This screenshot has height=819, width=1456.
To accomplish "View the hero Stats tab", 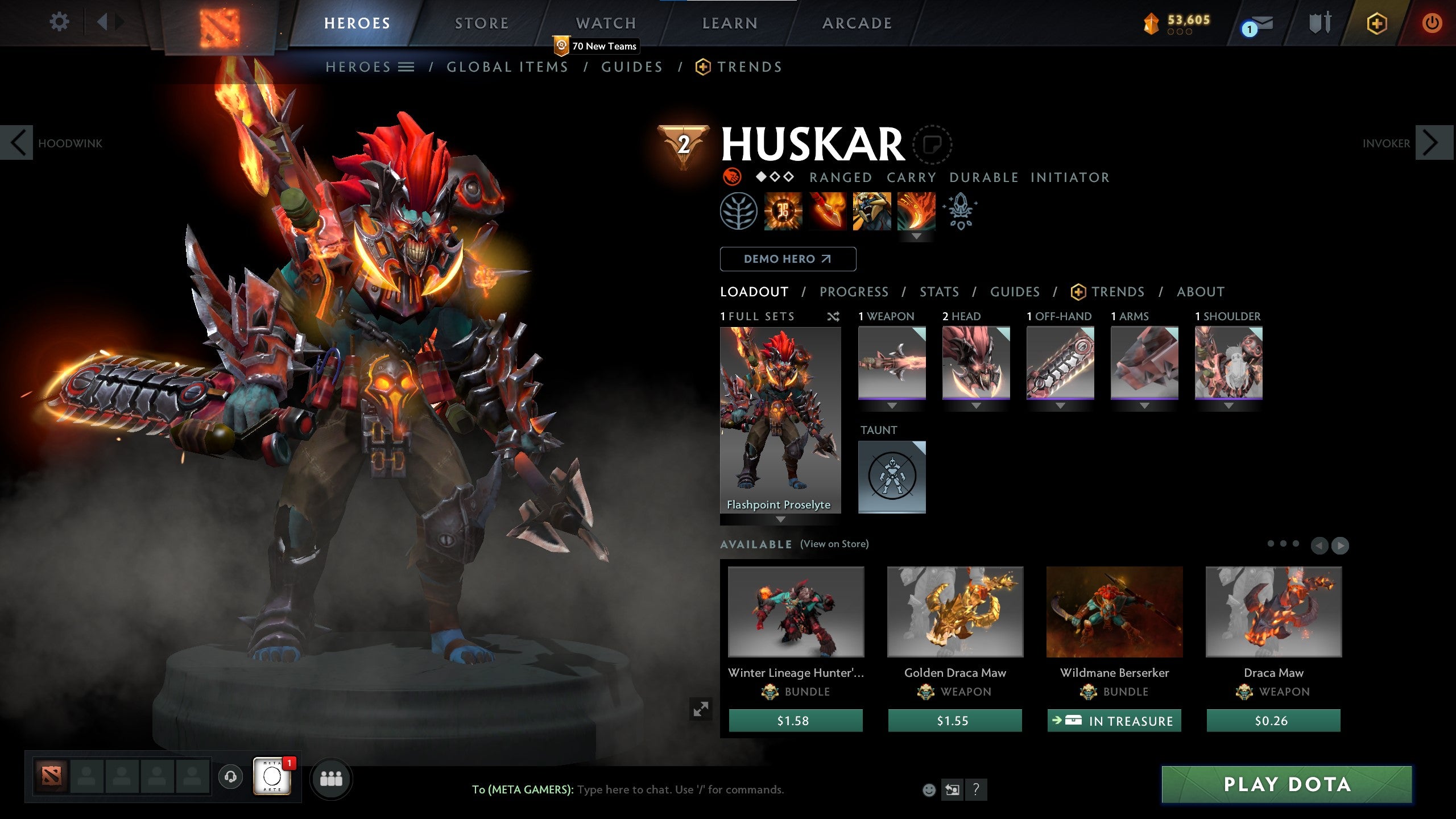I will (939, 292).
